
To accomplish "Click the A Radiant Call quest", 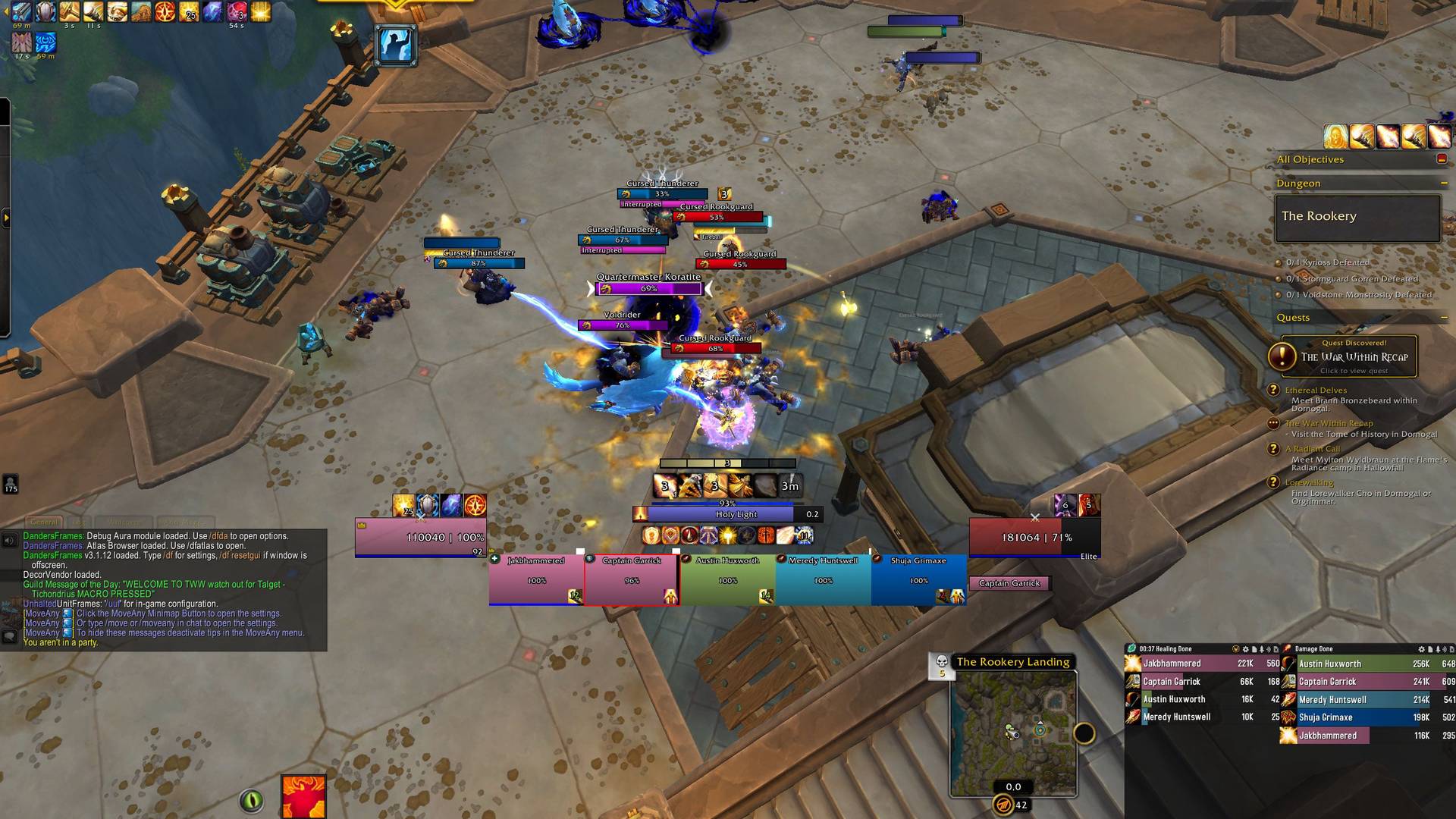I will click(x=1312, y=449).
